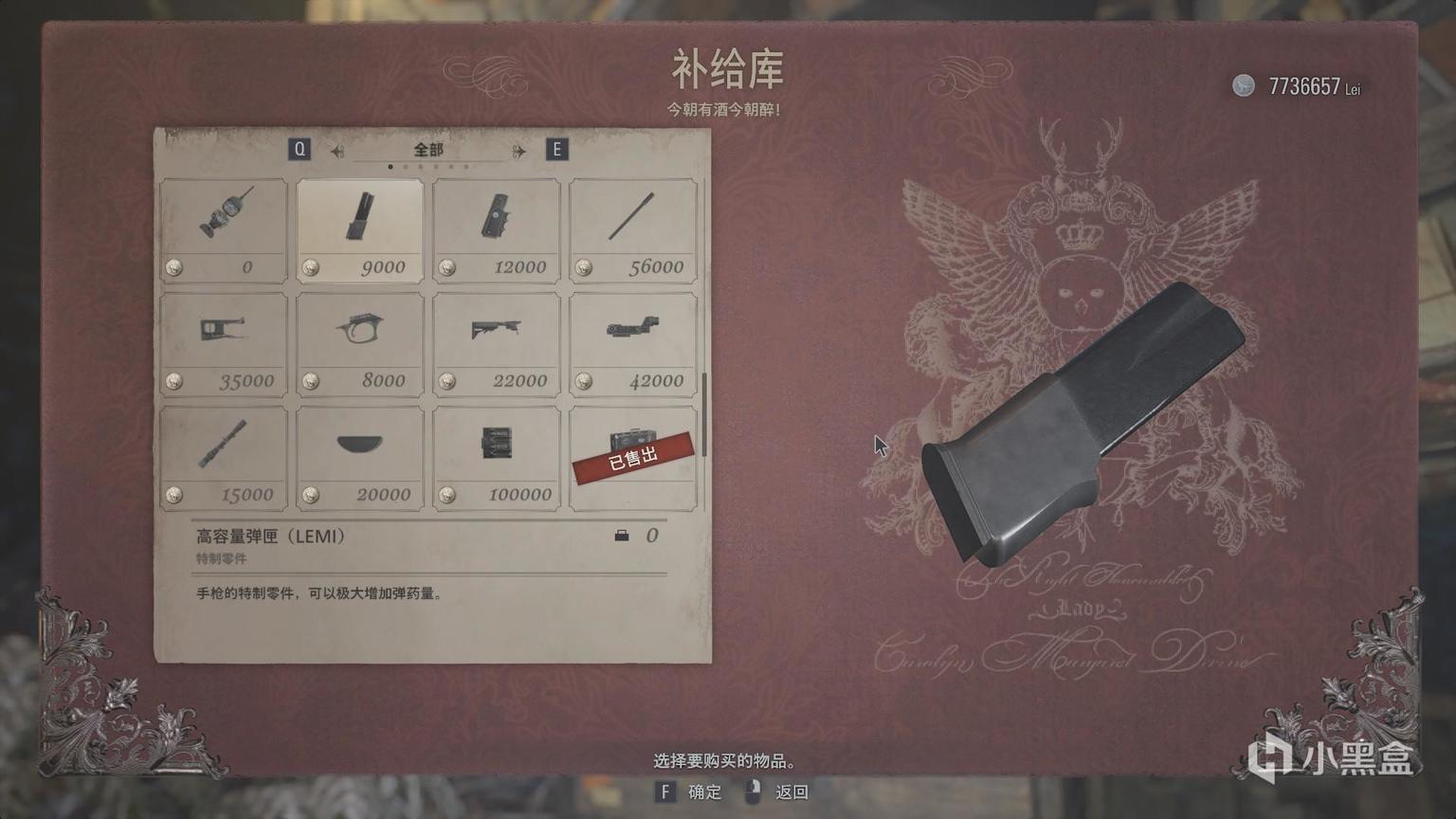Select the rifle stock priced 22000
The width and height of the screenshot is (1456, 819).
tap(496, 341)
